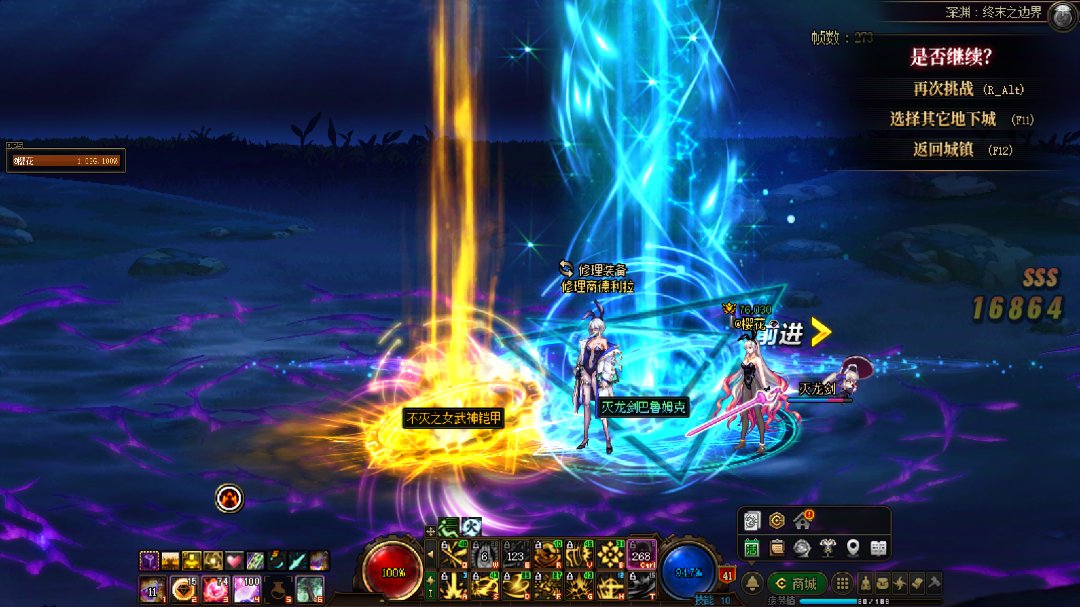Select 选择其它地下城 option
This screenshot has width=1080, height=607.
click(943, 119)
